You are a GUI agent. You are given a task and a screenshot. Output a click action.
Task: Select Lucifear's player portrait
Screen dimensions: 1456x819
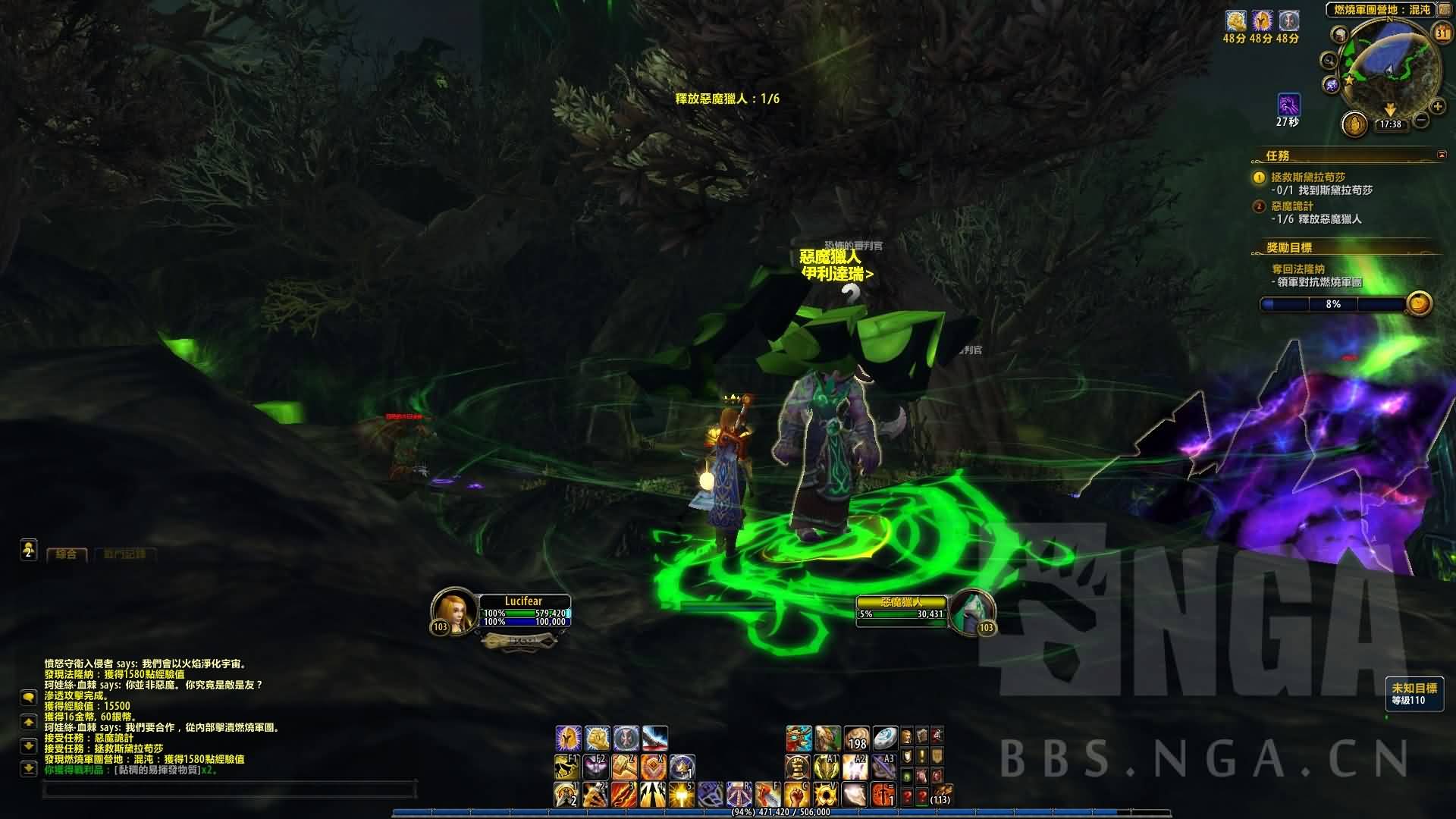click(x=453, y=610)
